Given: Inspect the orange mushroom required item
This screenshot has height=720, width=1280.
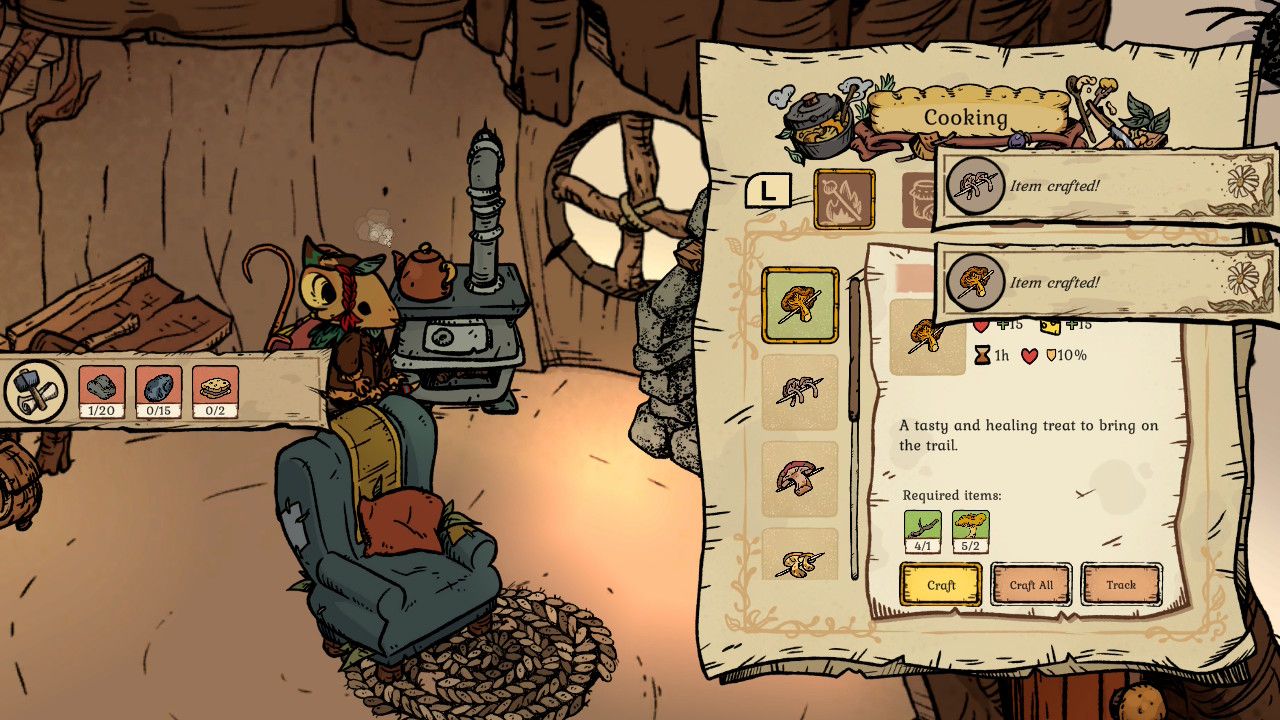Looking at the screenshot, I should click(970, 530).
